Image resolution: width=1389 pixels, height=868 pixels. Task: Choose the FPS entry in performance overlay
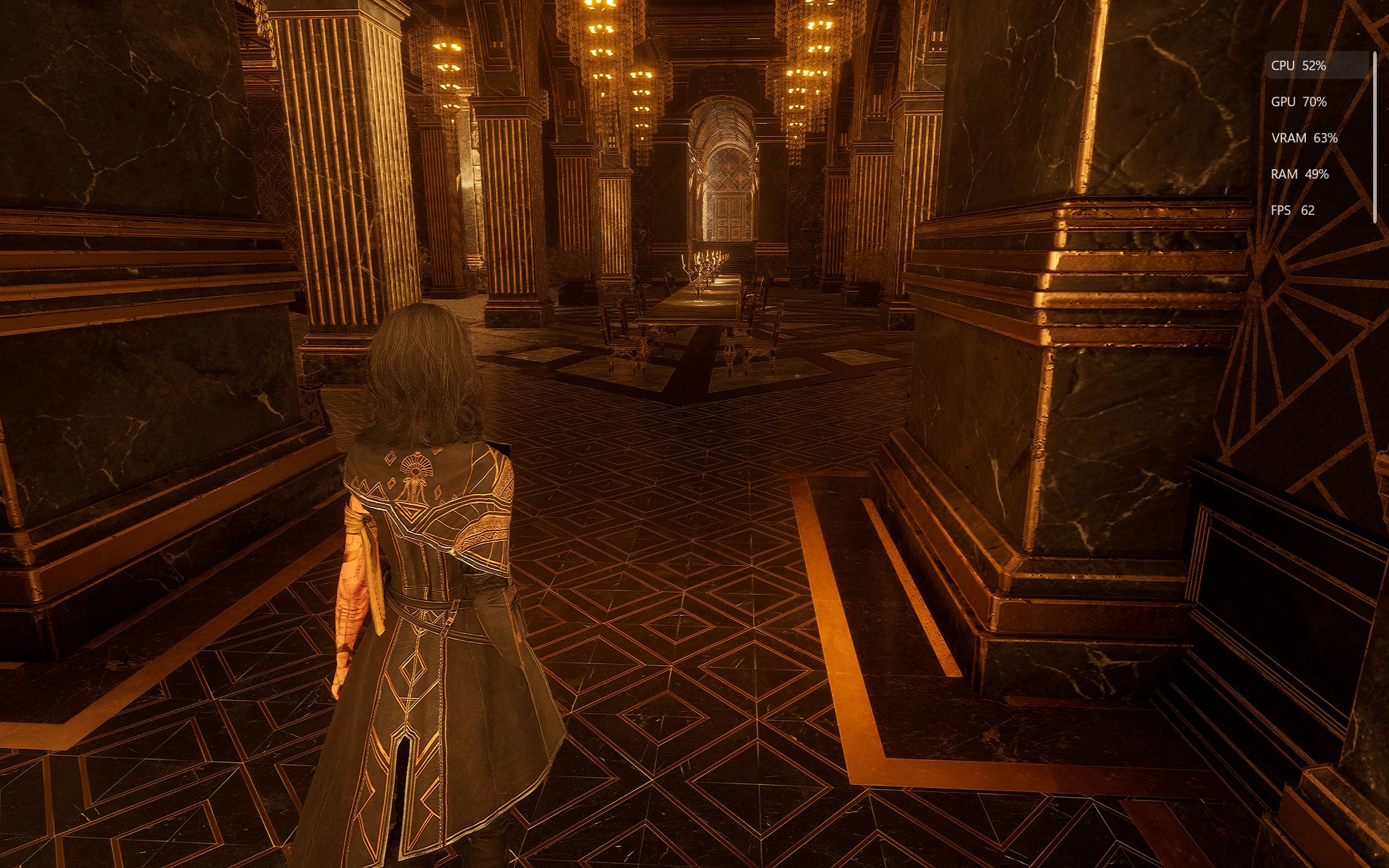click(x=1292, y=210)
